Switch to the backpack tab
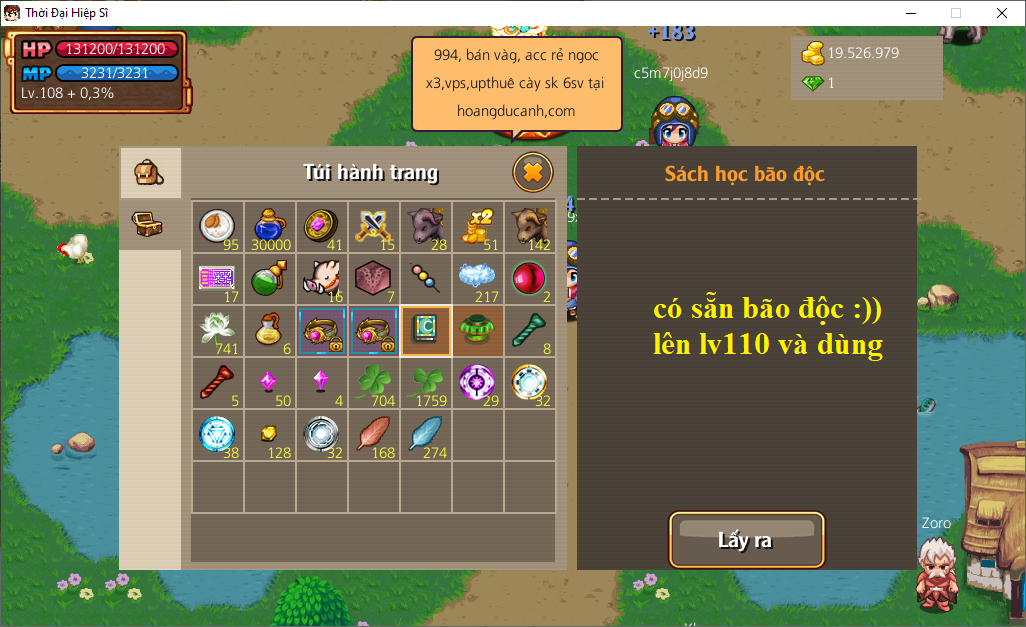1026x627 pixels. click(x=149, y=174)
